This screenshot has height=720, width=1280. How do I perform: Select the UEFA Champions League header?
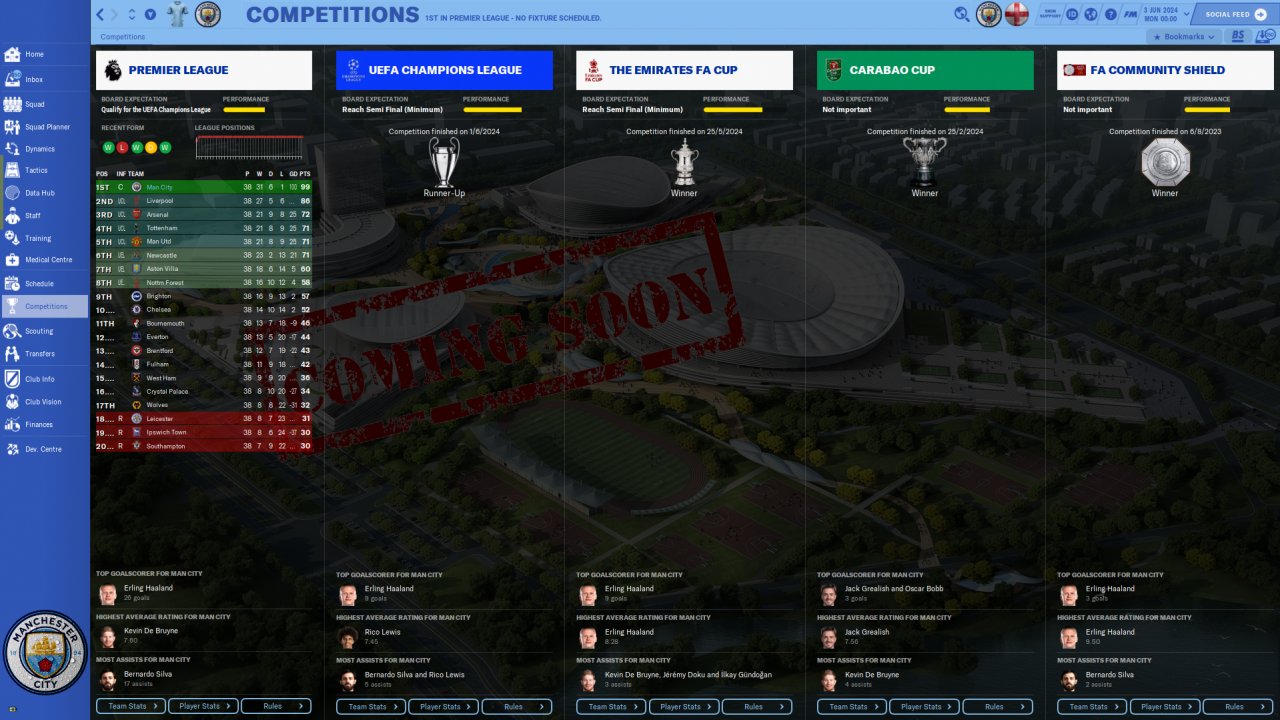444,70
